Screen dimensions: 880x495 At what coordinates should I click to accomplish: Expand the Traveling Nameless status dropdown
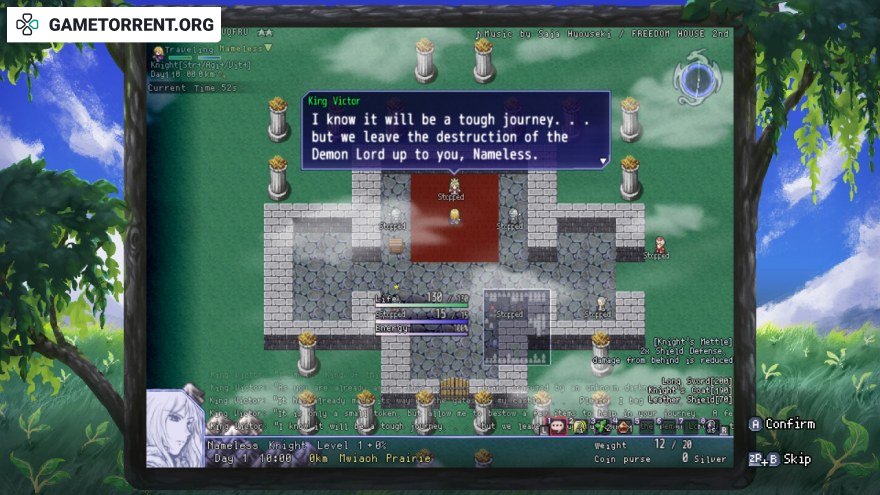pos(268,48)
